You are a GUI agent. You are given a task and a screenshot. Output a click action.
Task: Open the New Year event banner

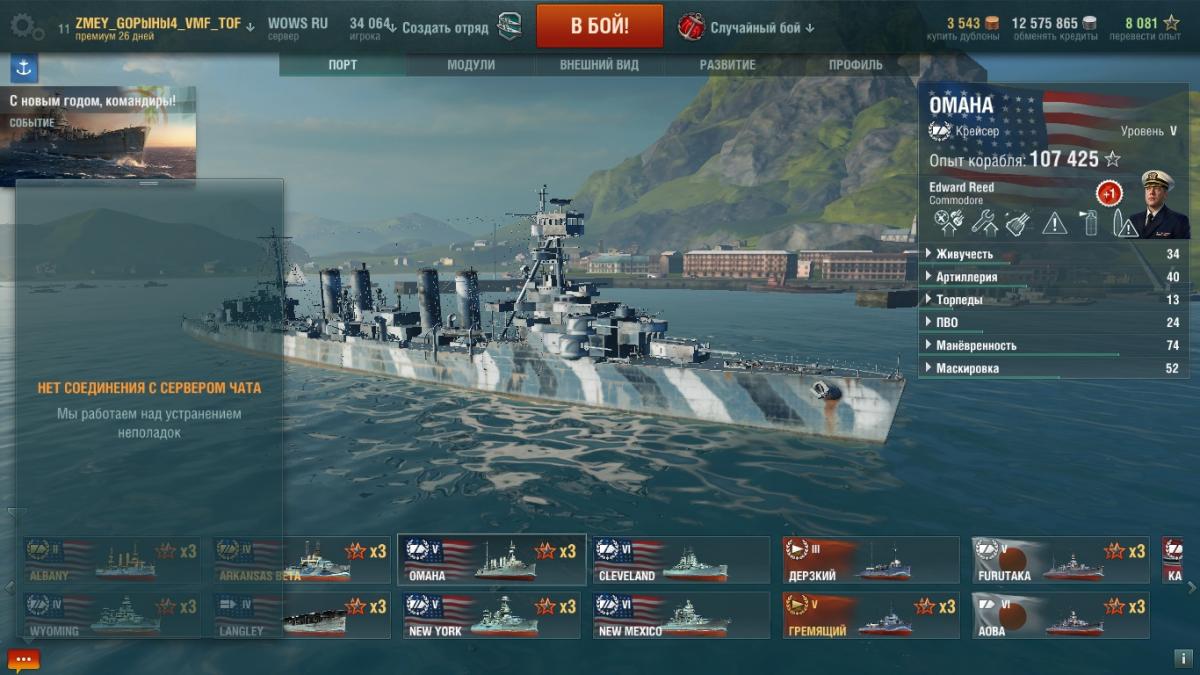pos(98,133)
